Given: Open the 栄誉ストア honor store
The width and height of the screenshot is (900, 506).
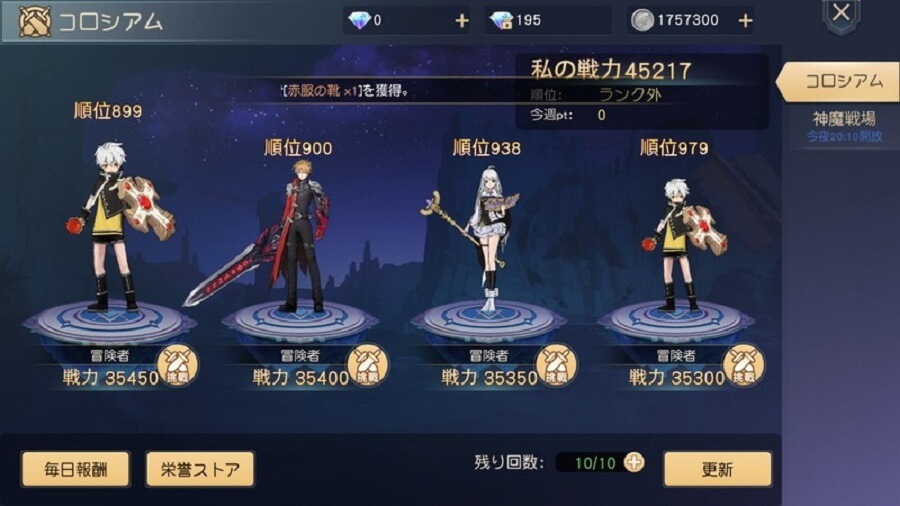Looking at the screenshot, I should tap(200, 469).
